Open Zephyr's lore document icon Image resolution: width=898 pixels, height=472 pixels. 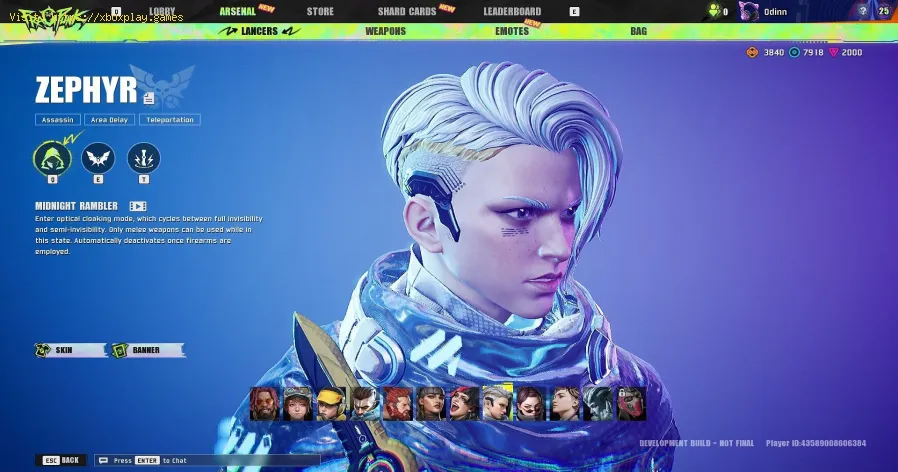coord(149,97)
